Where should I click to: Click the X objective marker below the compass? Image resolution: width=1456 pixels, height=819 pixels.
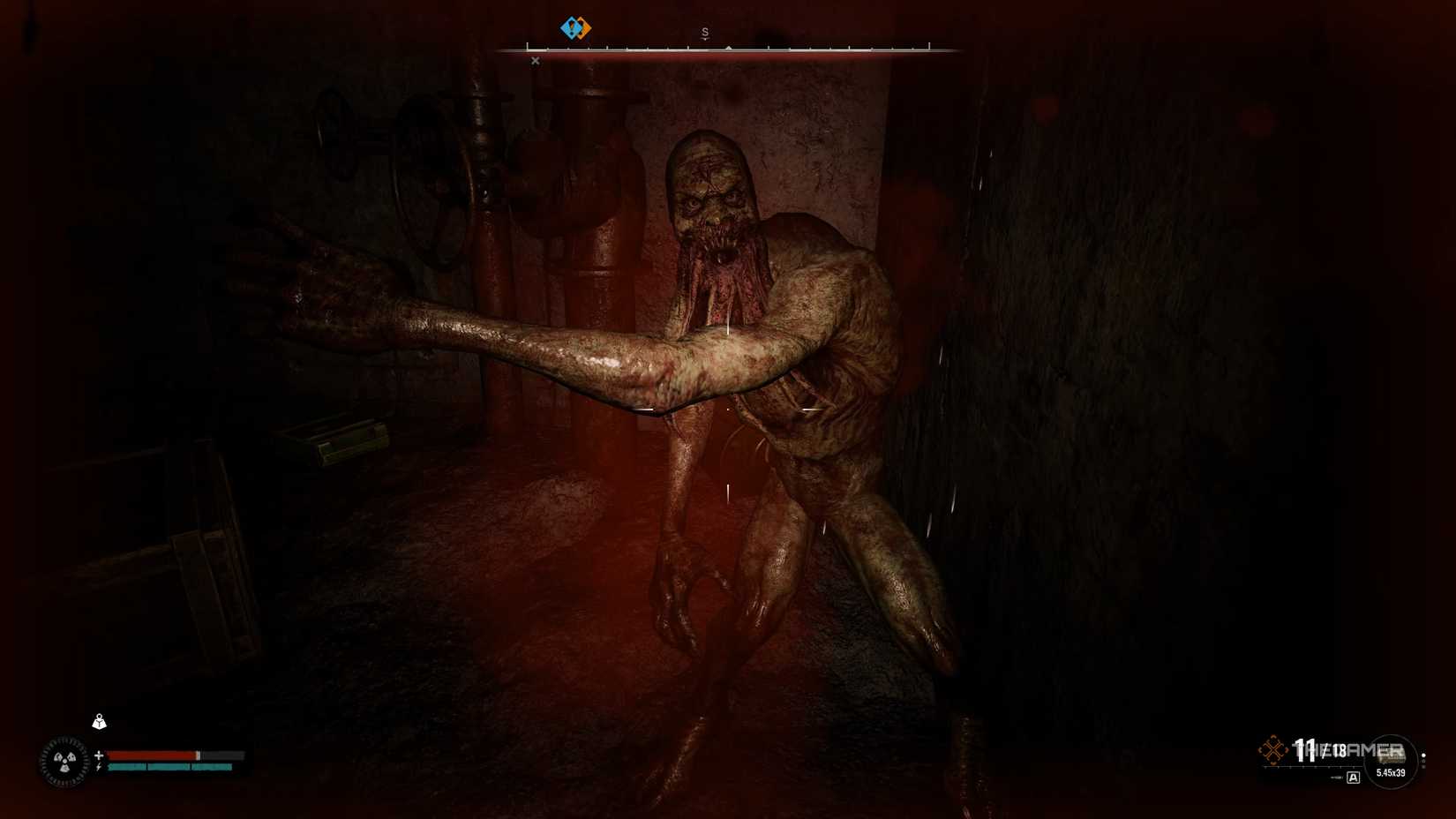pos(536,61)
